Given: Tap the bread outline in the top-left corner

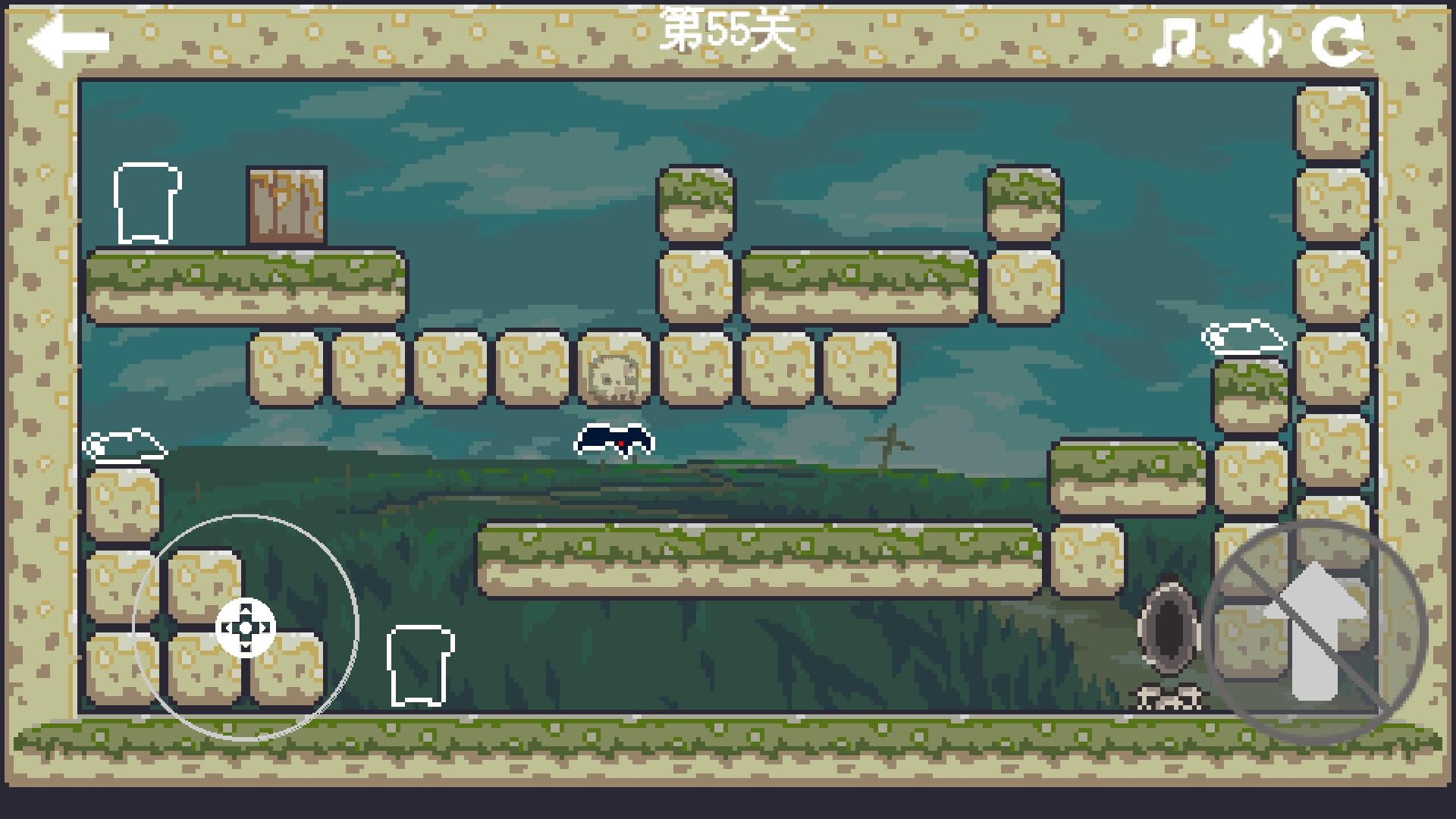Looking at the screenshot, I should tap(146, 202).
